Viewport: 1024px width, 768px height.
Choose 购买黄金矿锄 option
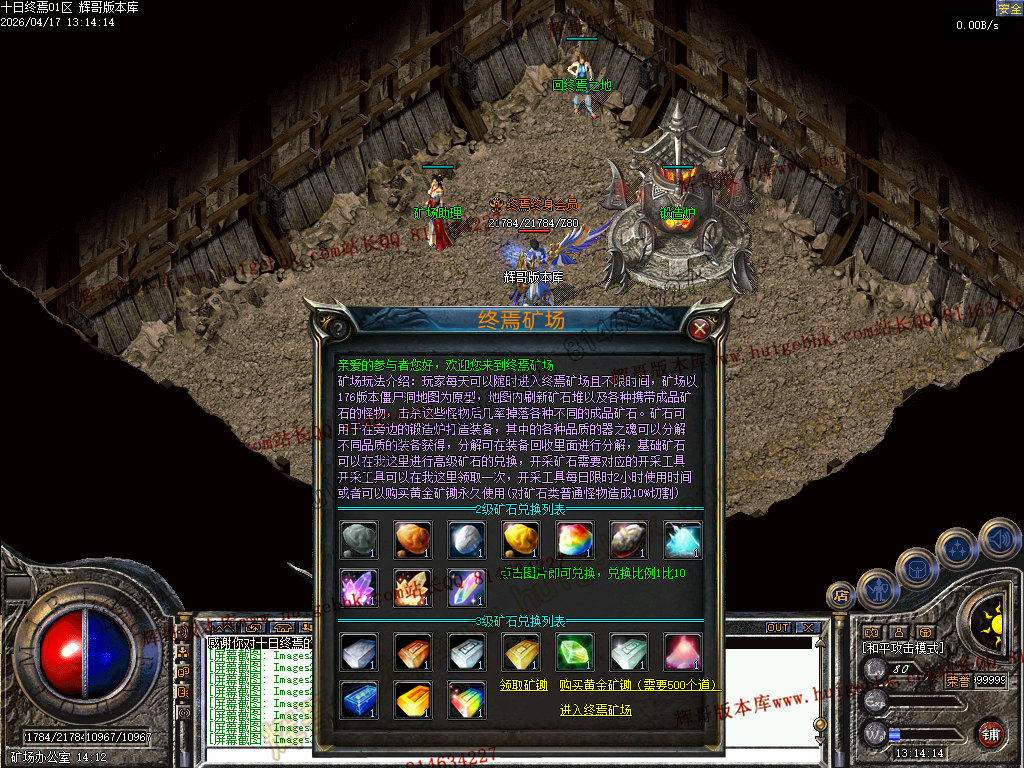coord(640,685)
